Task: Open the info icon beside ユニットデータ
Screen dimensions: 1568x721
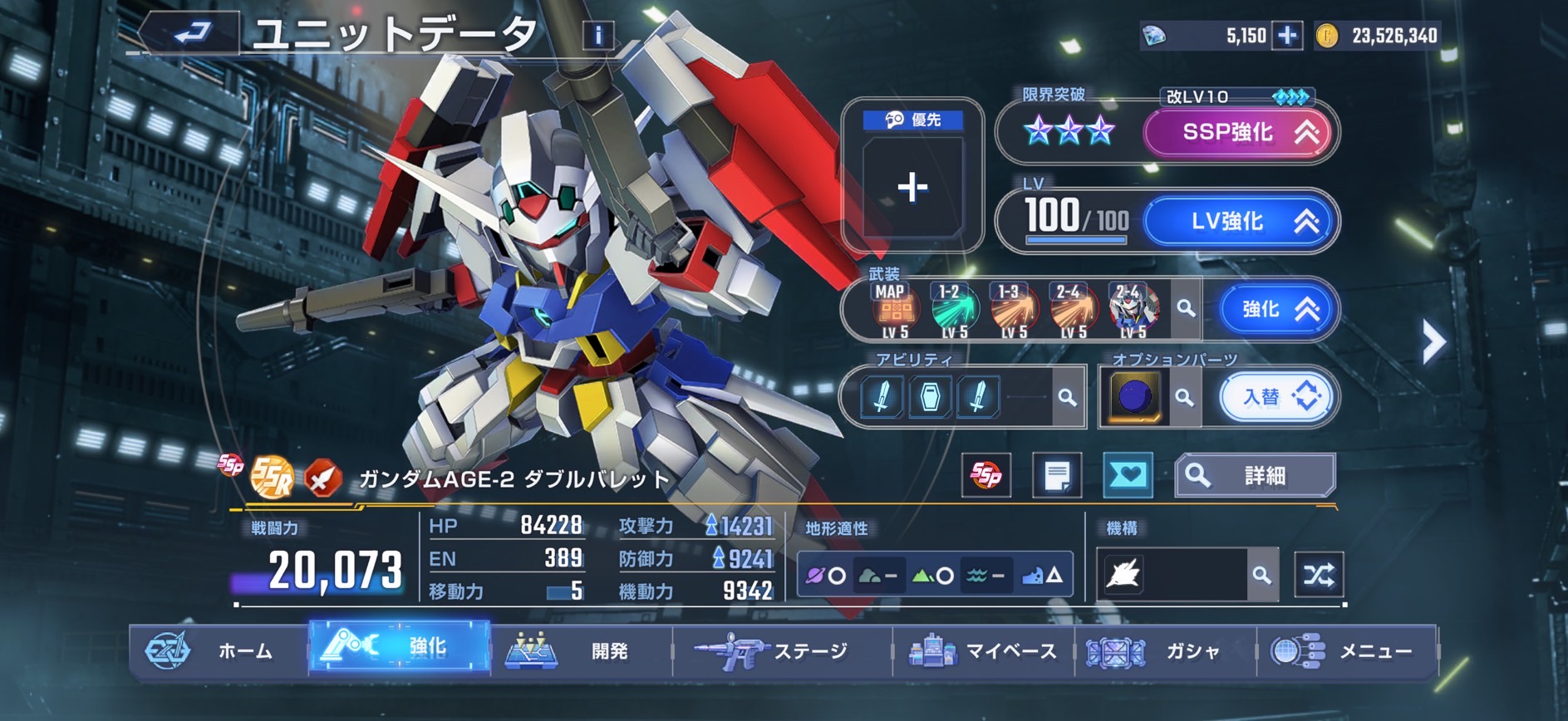Action: (598, 35)
